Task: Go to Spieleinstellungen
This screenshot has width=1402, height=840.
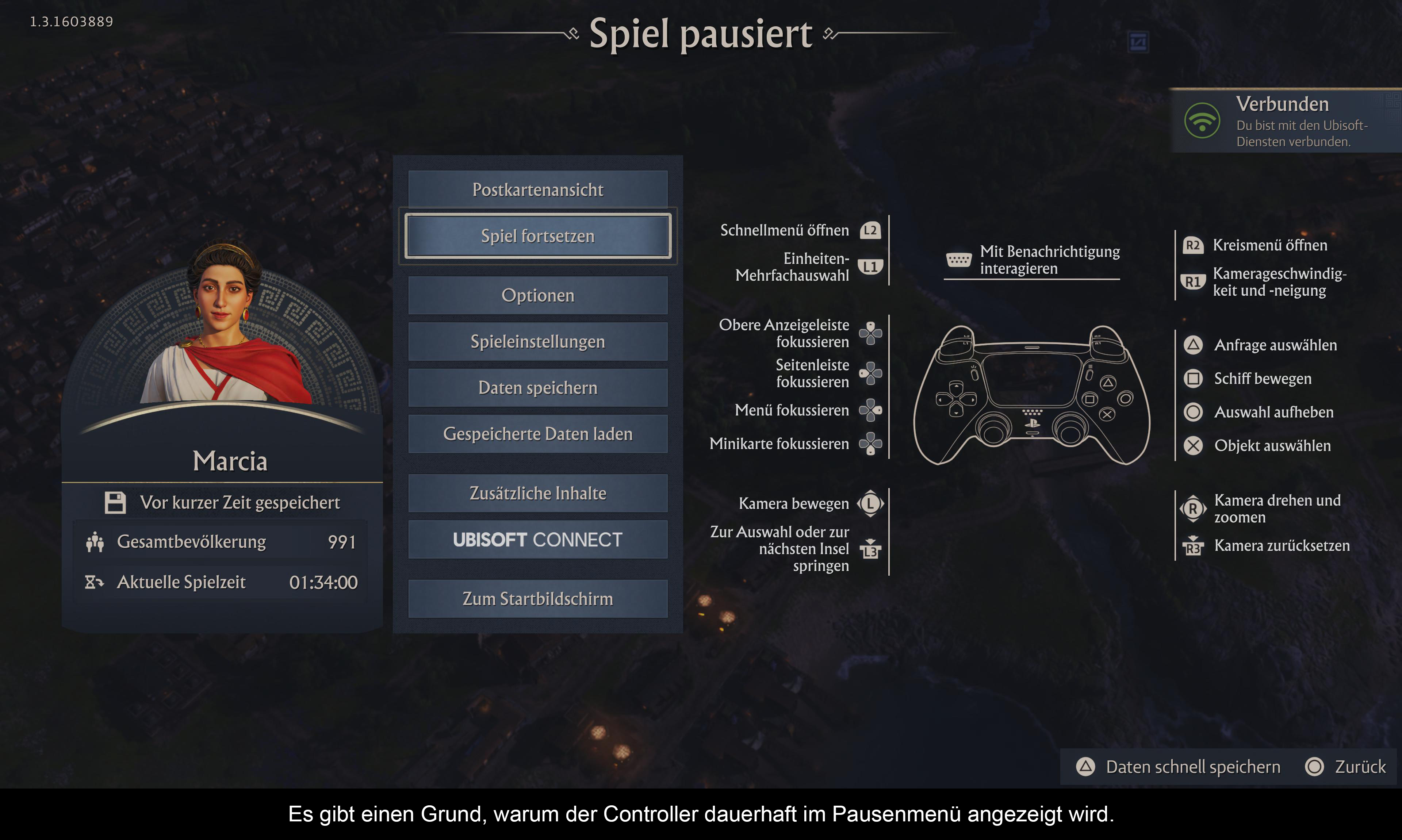Action: (x=538, y=342)
